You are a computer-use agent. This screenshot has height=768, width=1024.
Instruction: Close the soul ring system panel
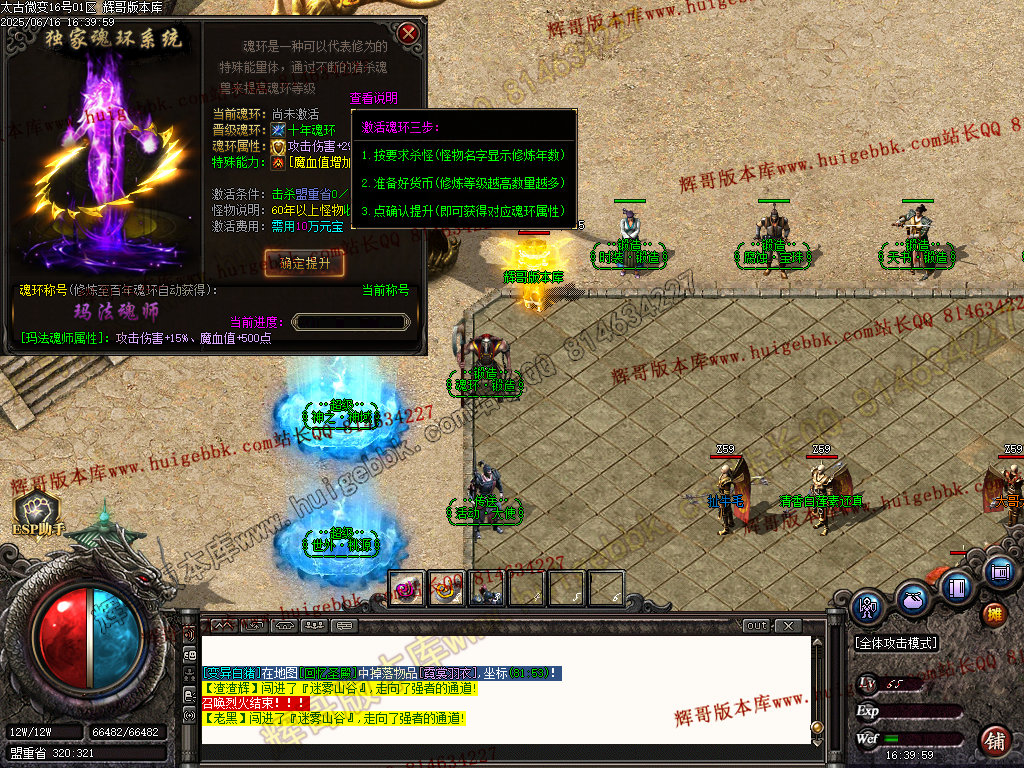(x=408, y=34)
